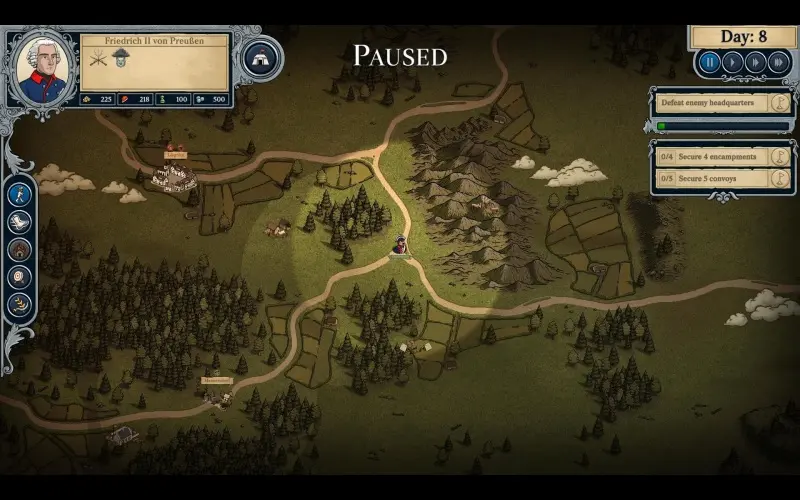Set game speed to fast forward

pyautogui.click(x=755, y=62)
